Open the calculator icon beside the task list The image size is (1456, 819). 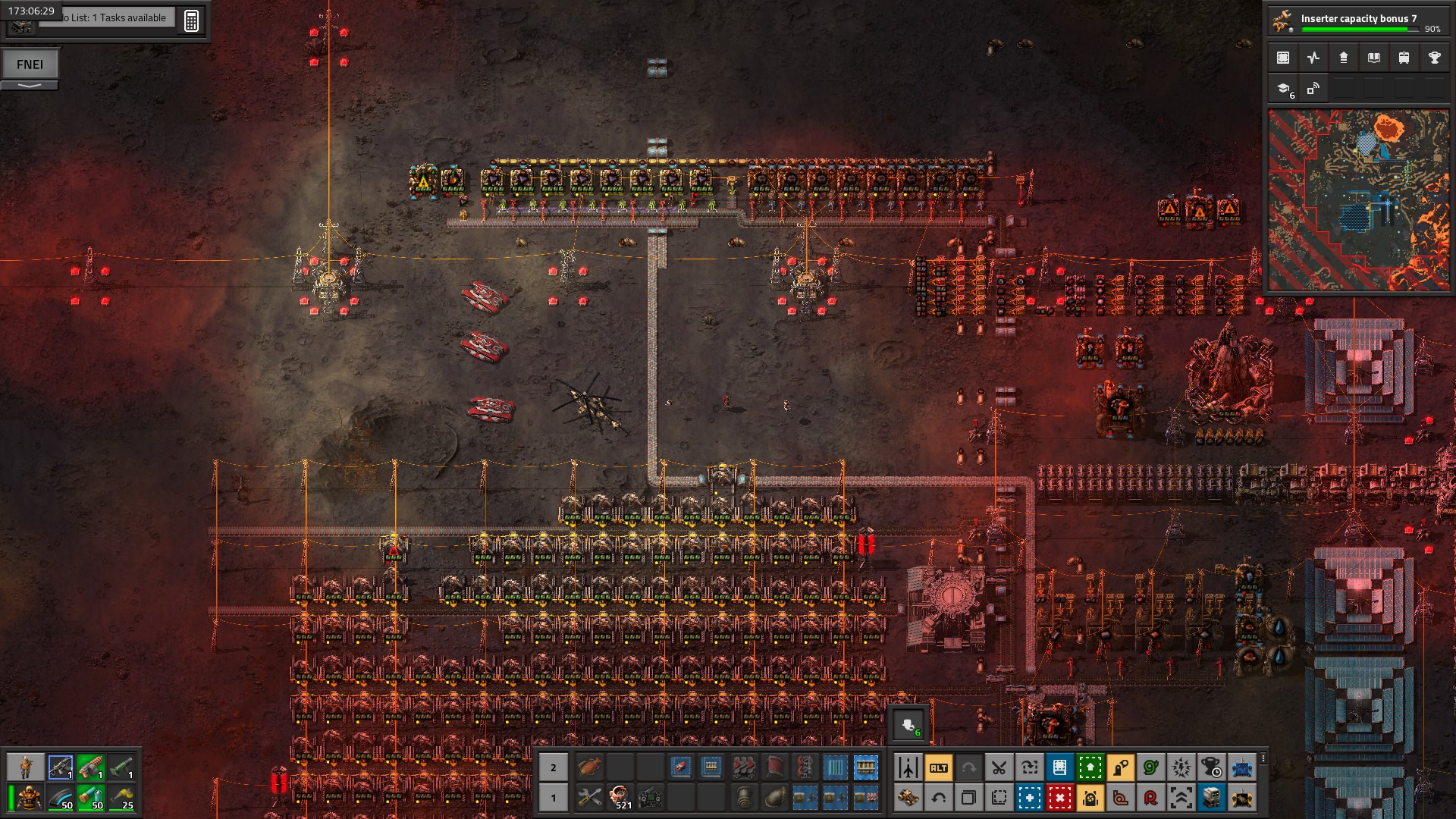191,20
